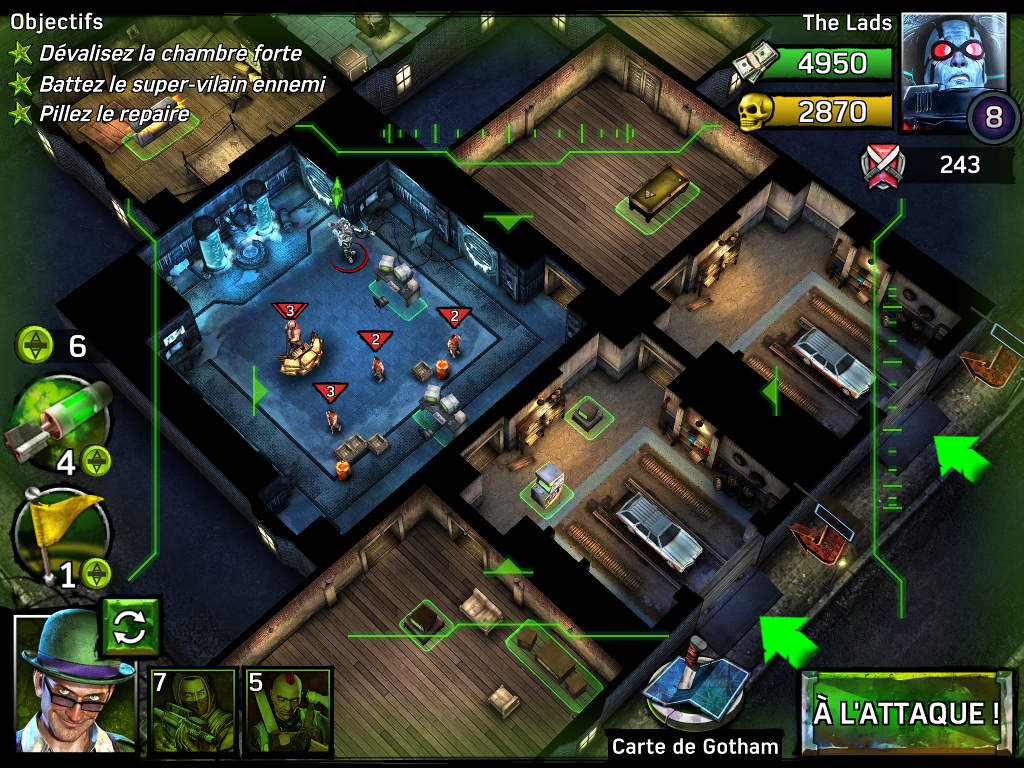1024x768 pixels.
Task: Open the Objectifs mission tracker
Action: click(x=57, y=22)
